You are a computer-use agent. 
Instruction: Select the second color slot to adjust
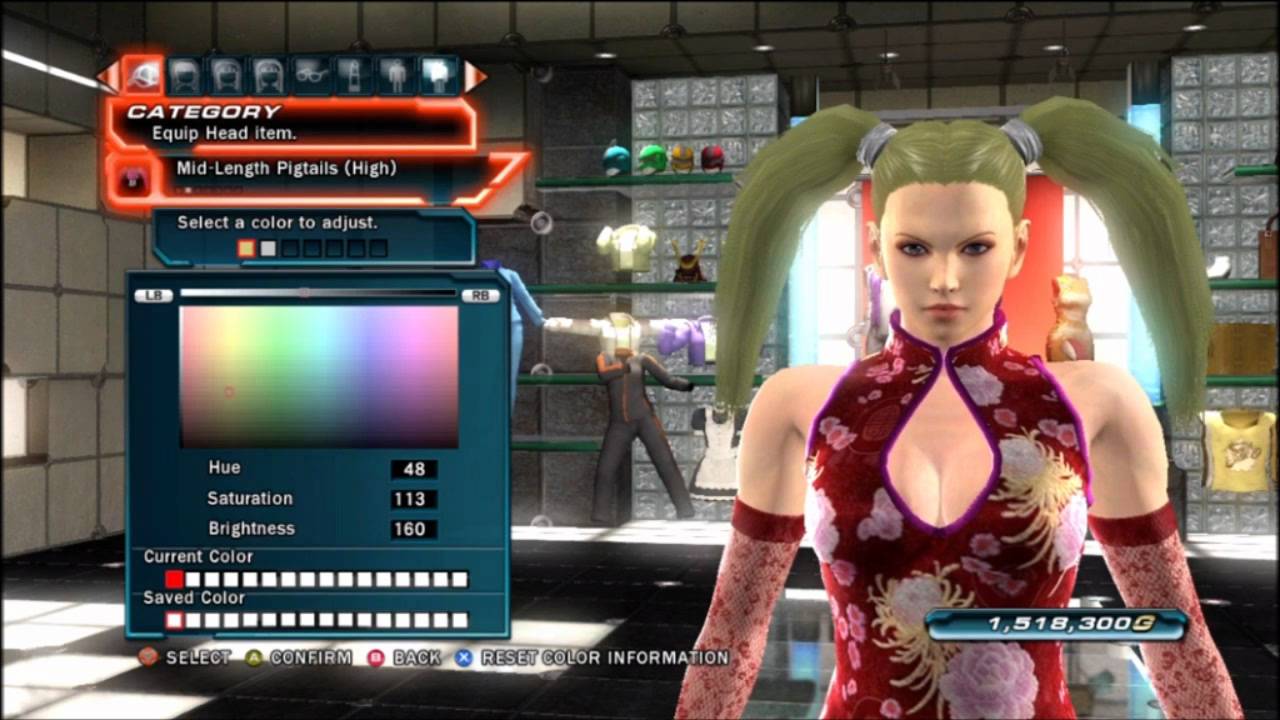[267, 248]
